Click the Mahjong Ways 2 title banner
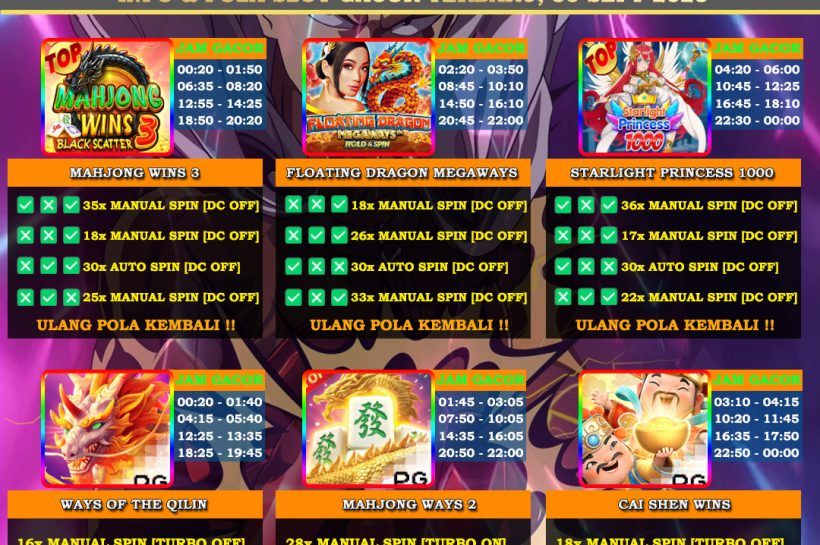 pyautogui.click(x=402, y=505)
